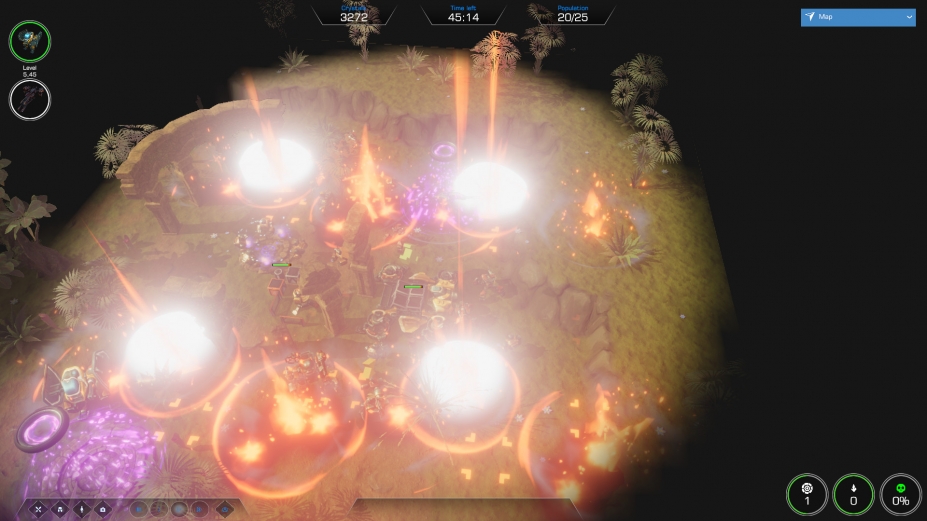The width and height of the screenshot is (927, 521).
Task: Click the gear counter circle
Action: click(x=807, y=493)
